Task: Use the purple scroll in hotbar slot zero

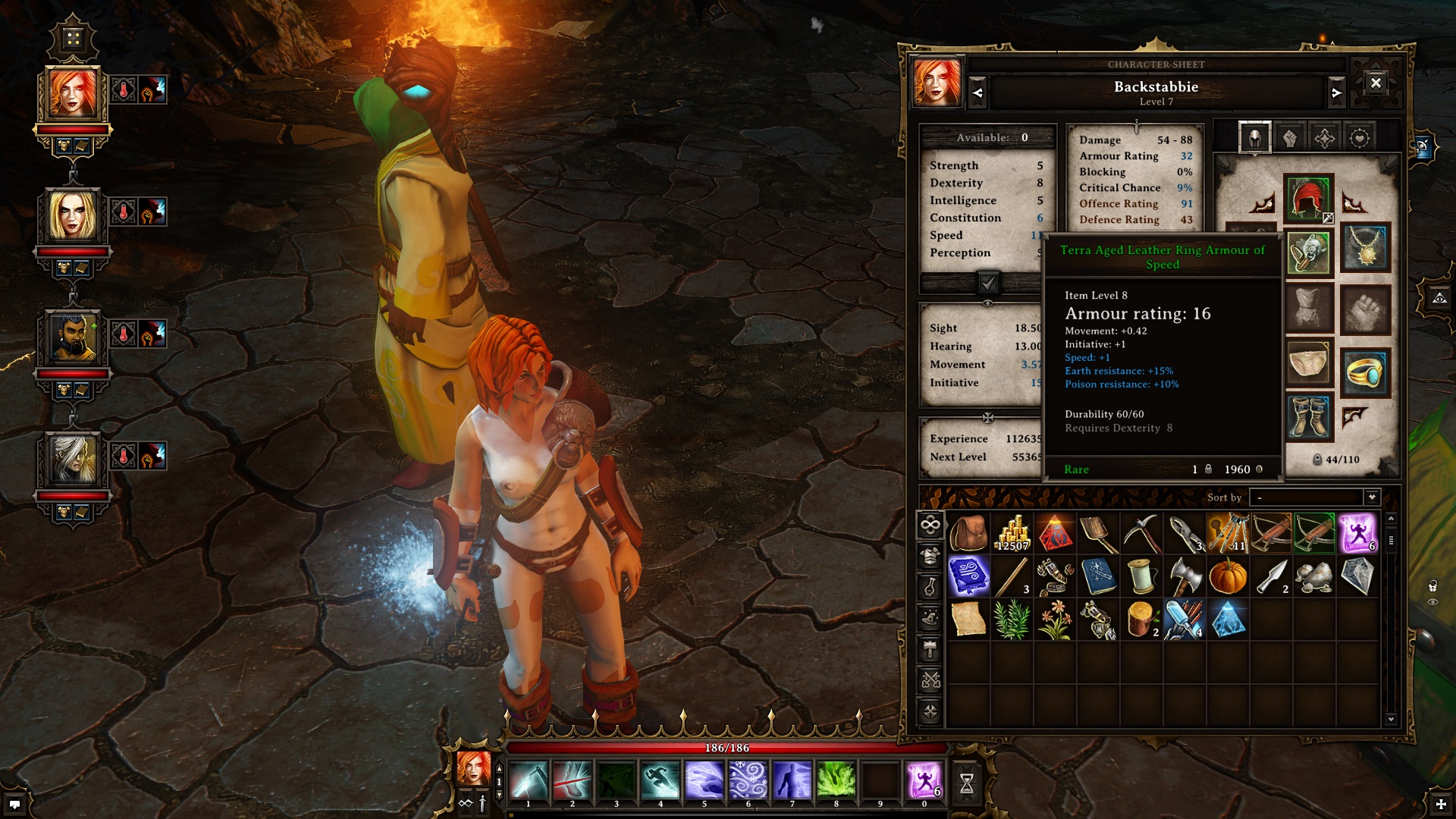Action: coord(924,781)
